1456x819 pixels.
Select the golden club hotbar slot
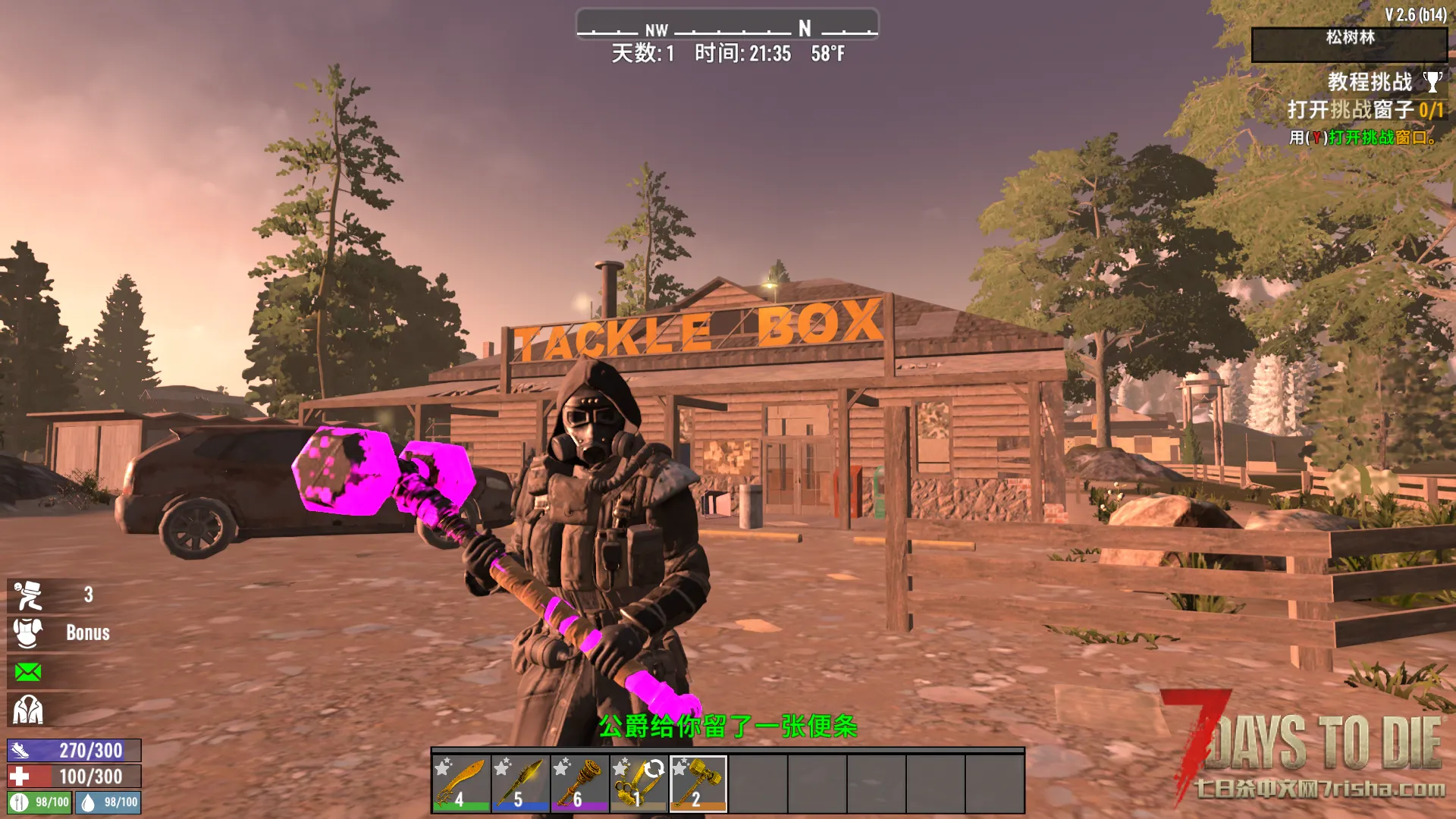coord(579,783)
